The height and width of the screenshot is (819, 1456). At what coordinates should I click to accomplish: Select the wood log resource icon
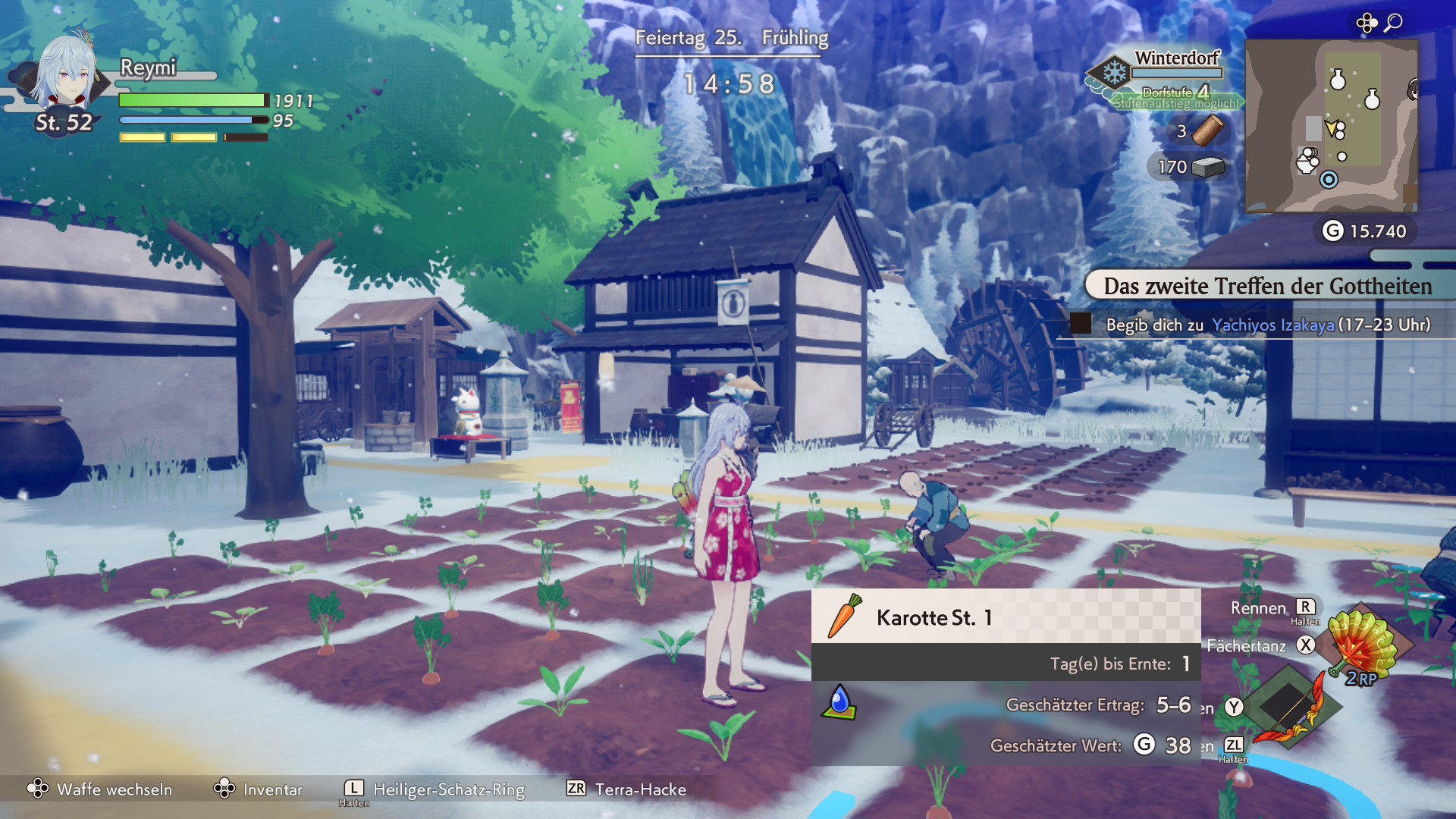pyautogui.click(x=1207, y=130)
